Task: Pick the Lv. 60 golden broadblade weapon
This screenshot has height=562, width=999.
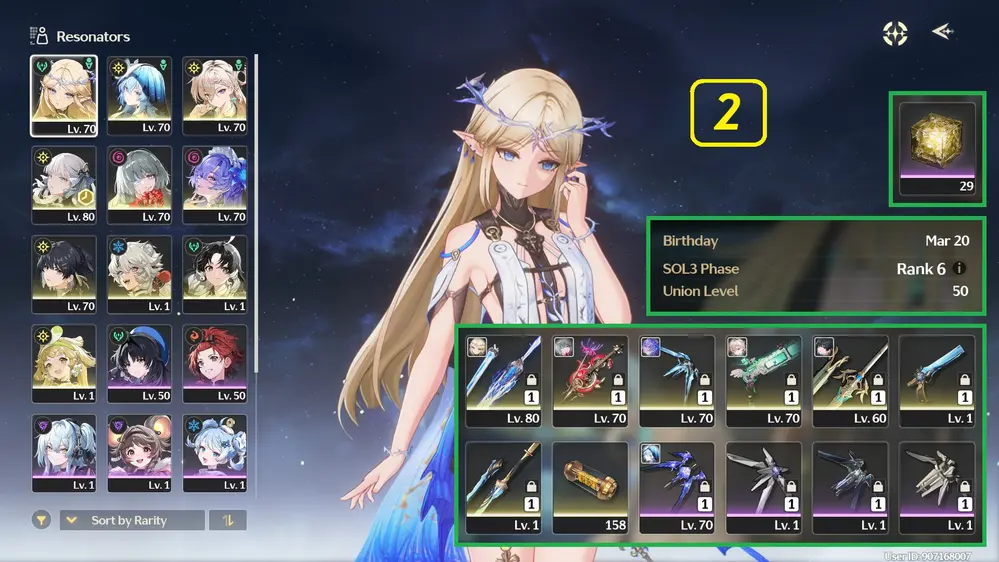Action: click(851, 379)
